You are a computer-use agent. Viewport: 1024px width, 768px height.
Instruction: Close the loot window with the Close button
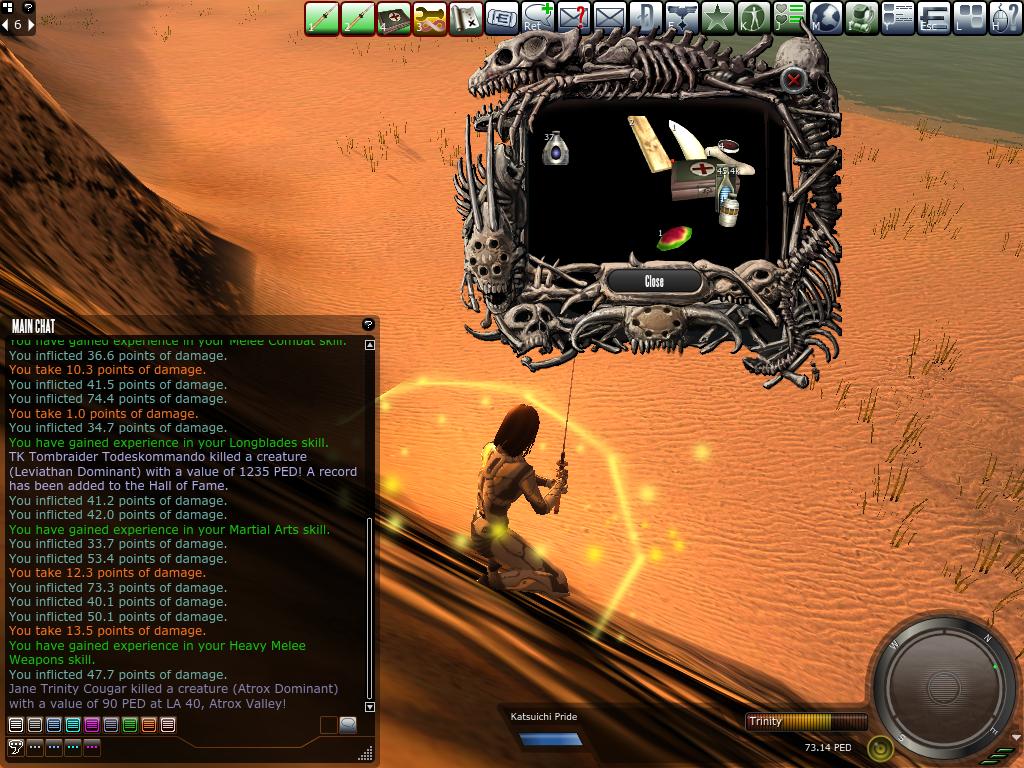click(654, 282)
